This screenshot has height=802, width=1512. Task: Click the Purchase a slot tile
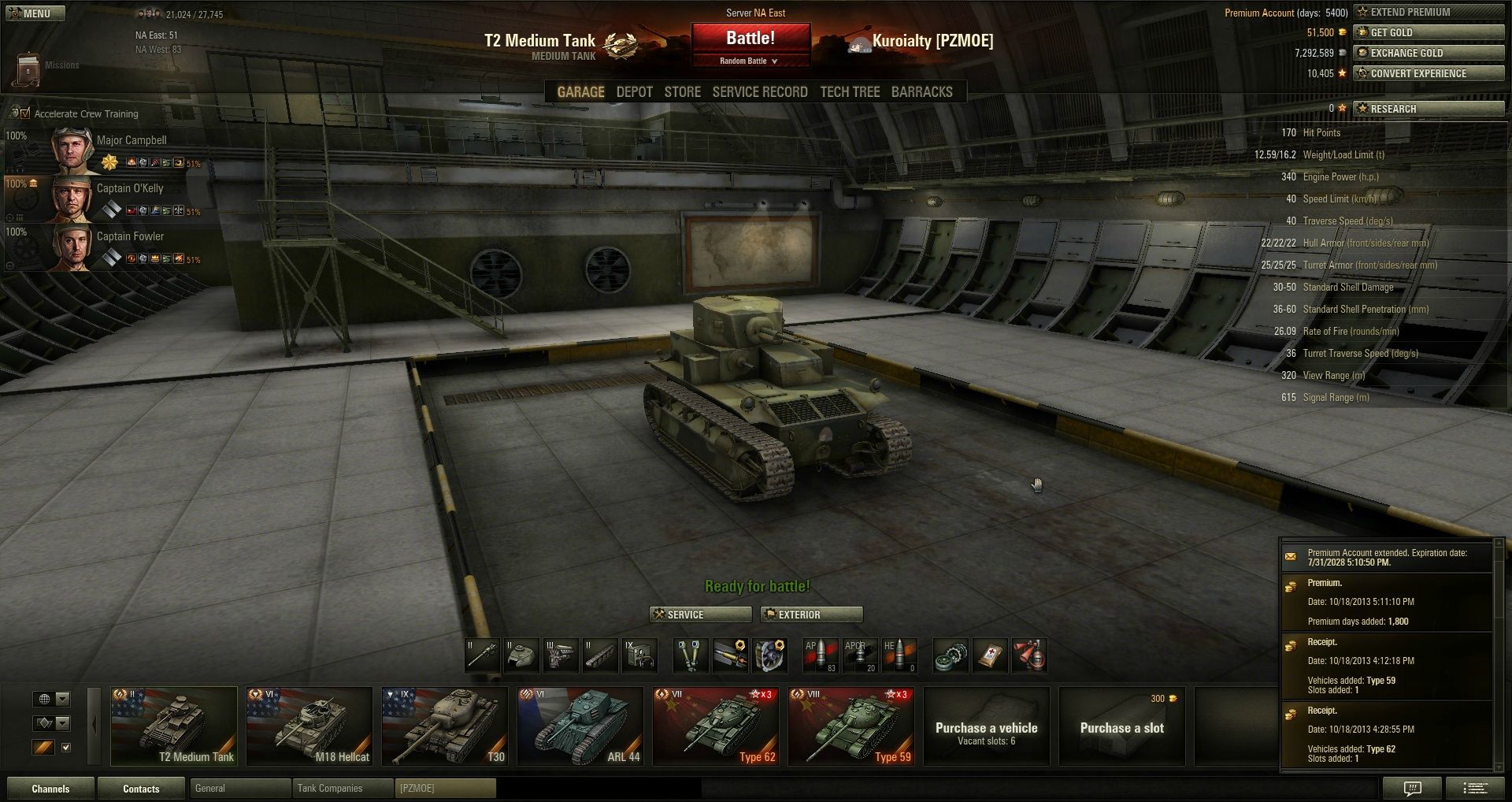click(1121, 726)
